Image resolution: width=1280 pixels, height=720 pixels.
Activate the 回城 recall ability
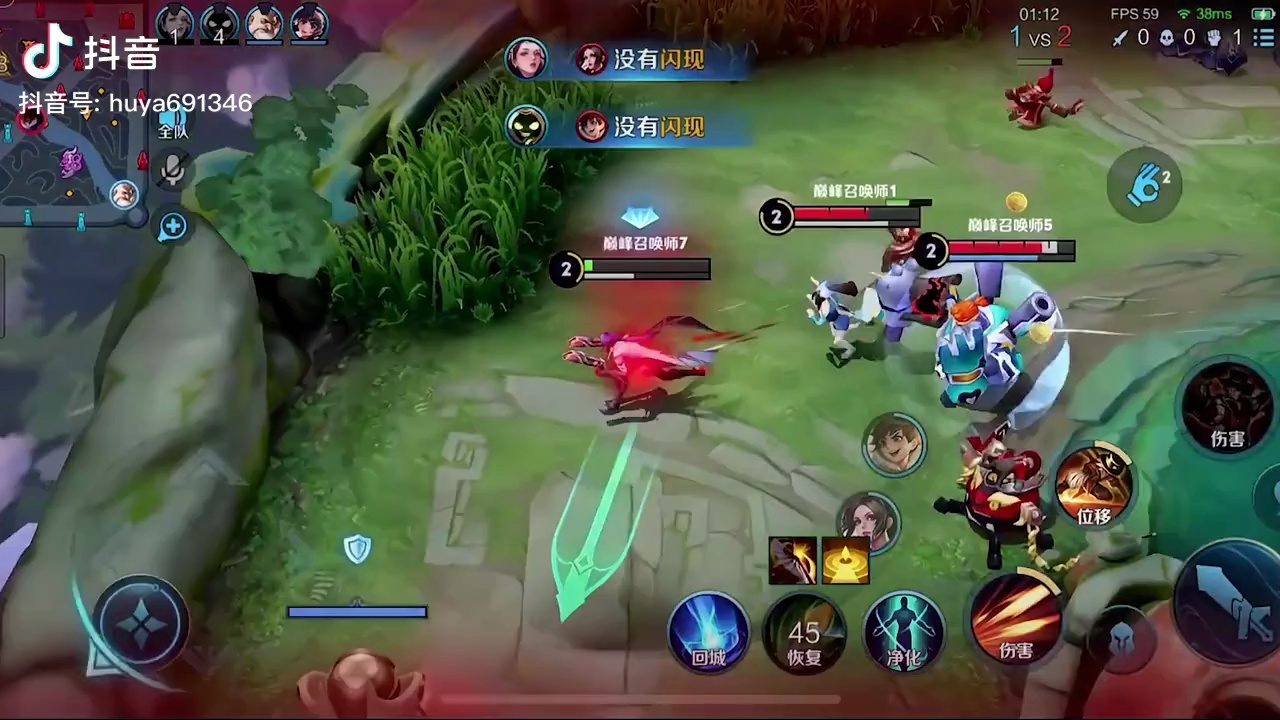708,632
